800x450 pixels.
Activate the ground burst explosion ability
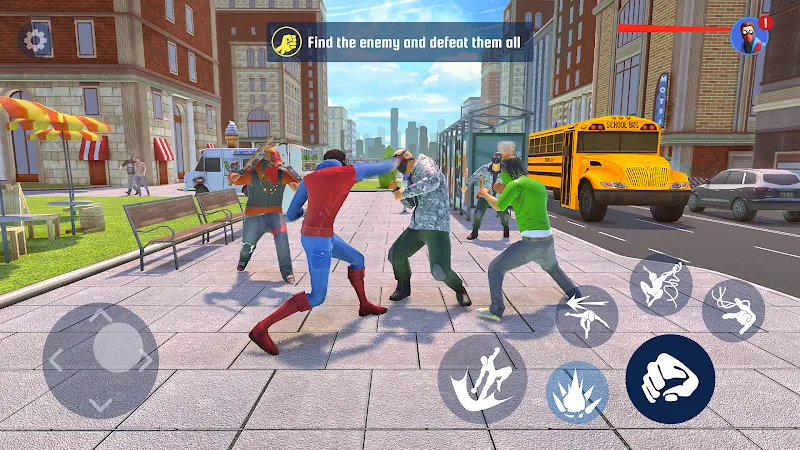tap(577, 391)
